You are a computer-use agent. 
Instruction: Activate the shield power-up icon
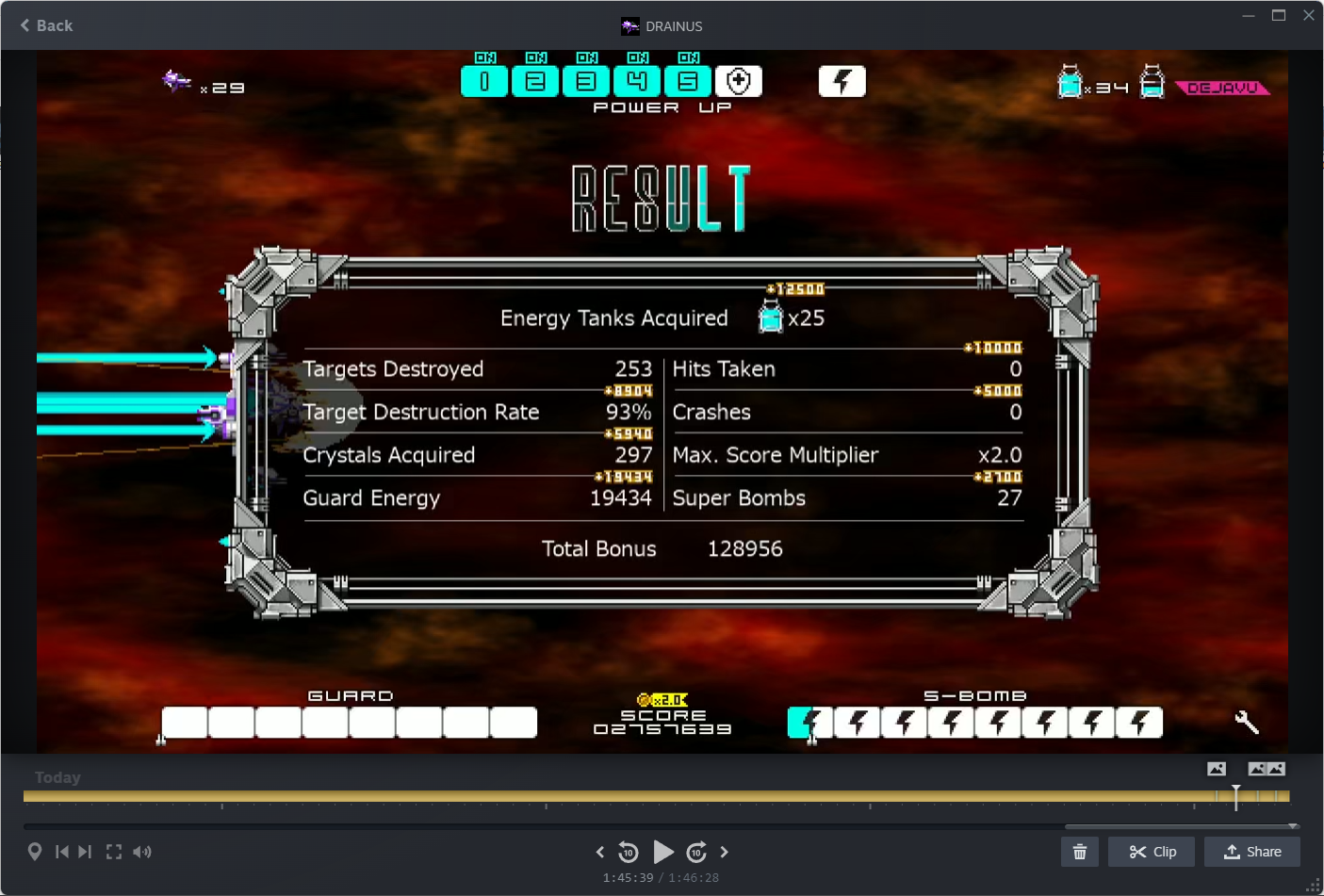[739, 82]
